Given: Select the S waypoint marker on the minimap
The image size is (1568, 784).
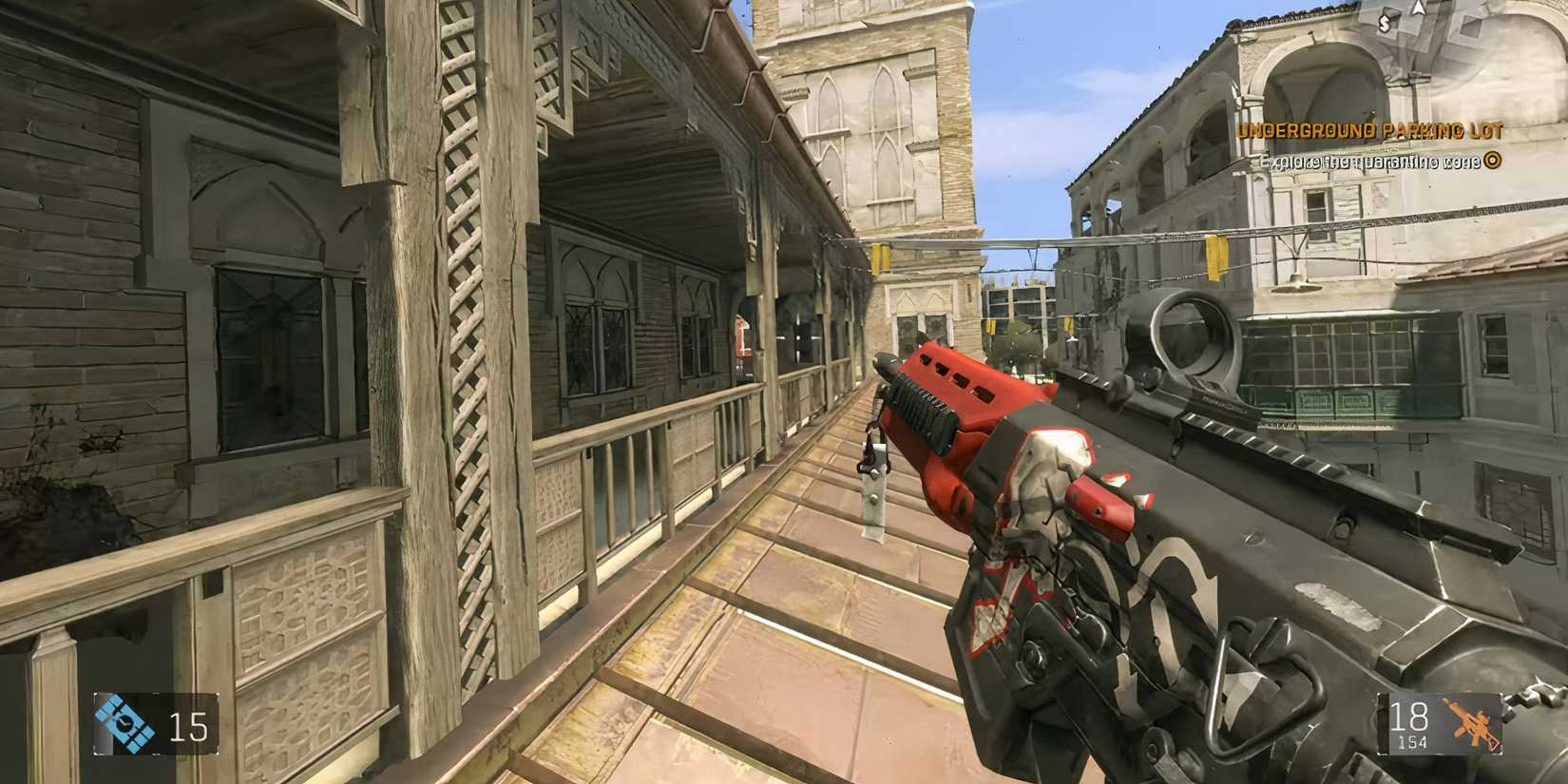Looking at the screenshot, I should tap(1385, 23).
